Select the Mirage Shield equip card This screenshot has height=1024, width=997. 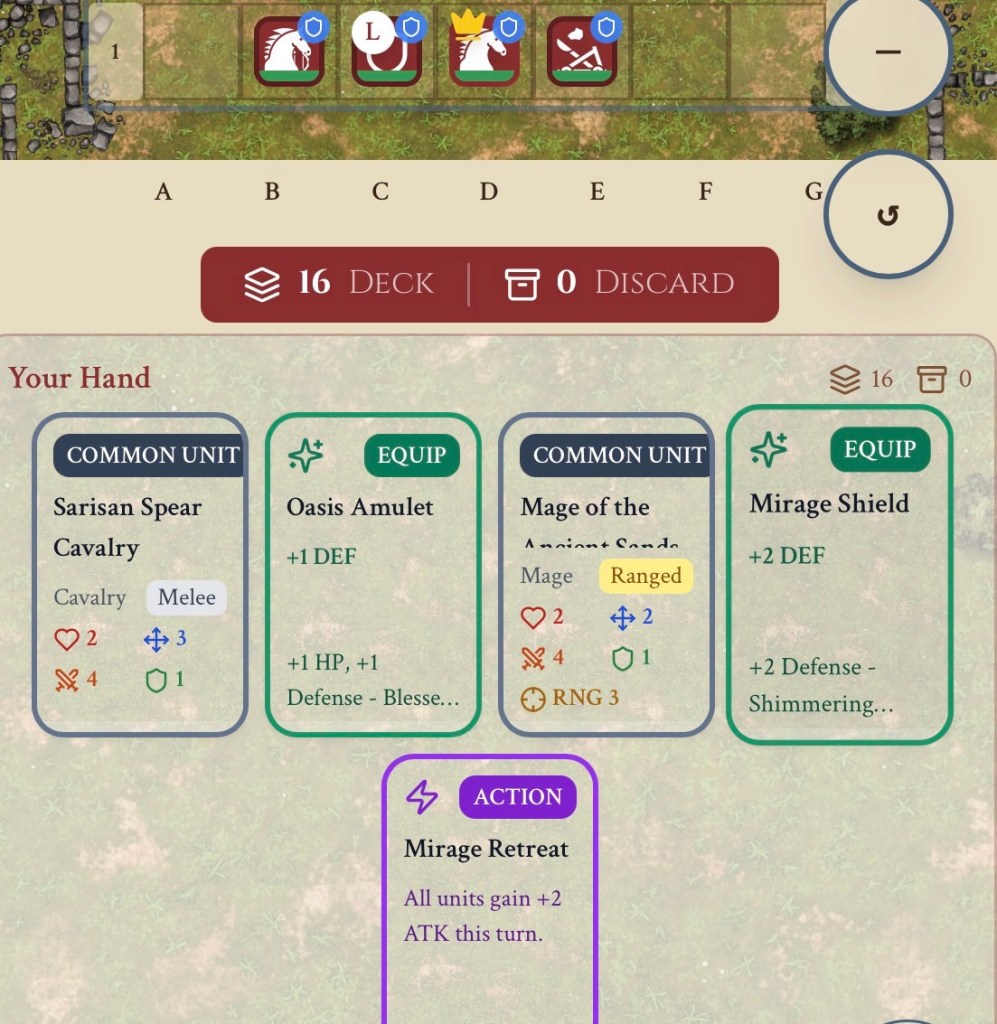click(x=839, y=575)
